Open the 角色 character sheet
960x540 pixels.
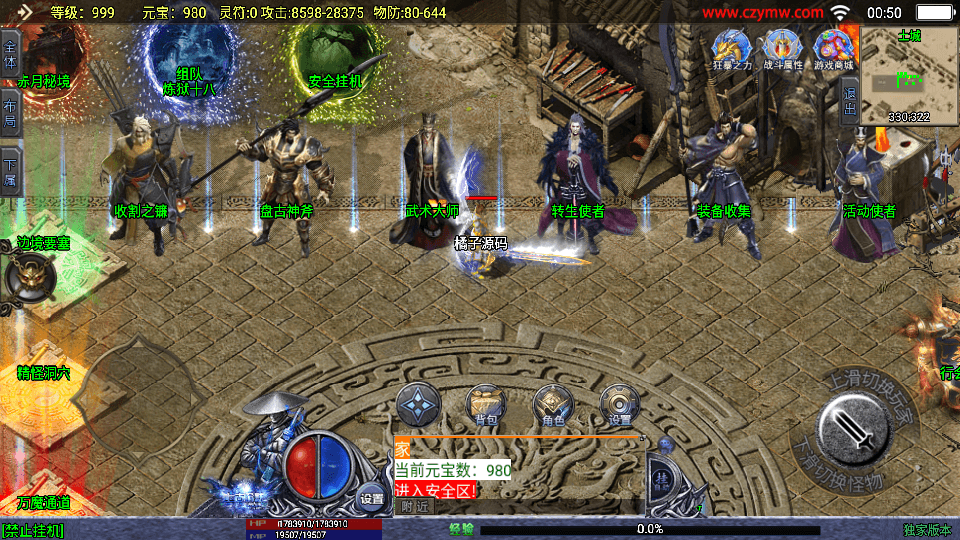click(x=552, y=405)
